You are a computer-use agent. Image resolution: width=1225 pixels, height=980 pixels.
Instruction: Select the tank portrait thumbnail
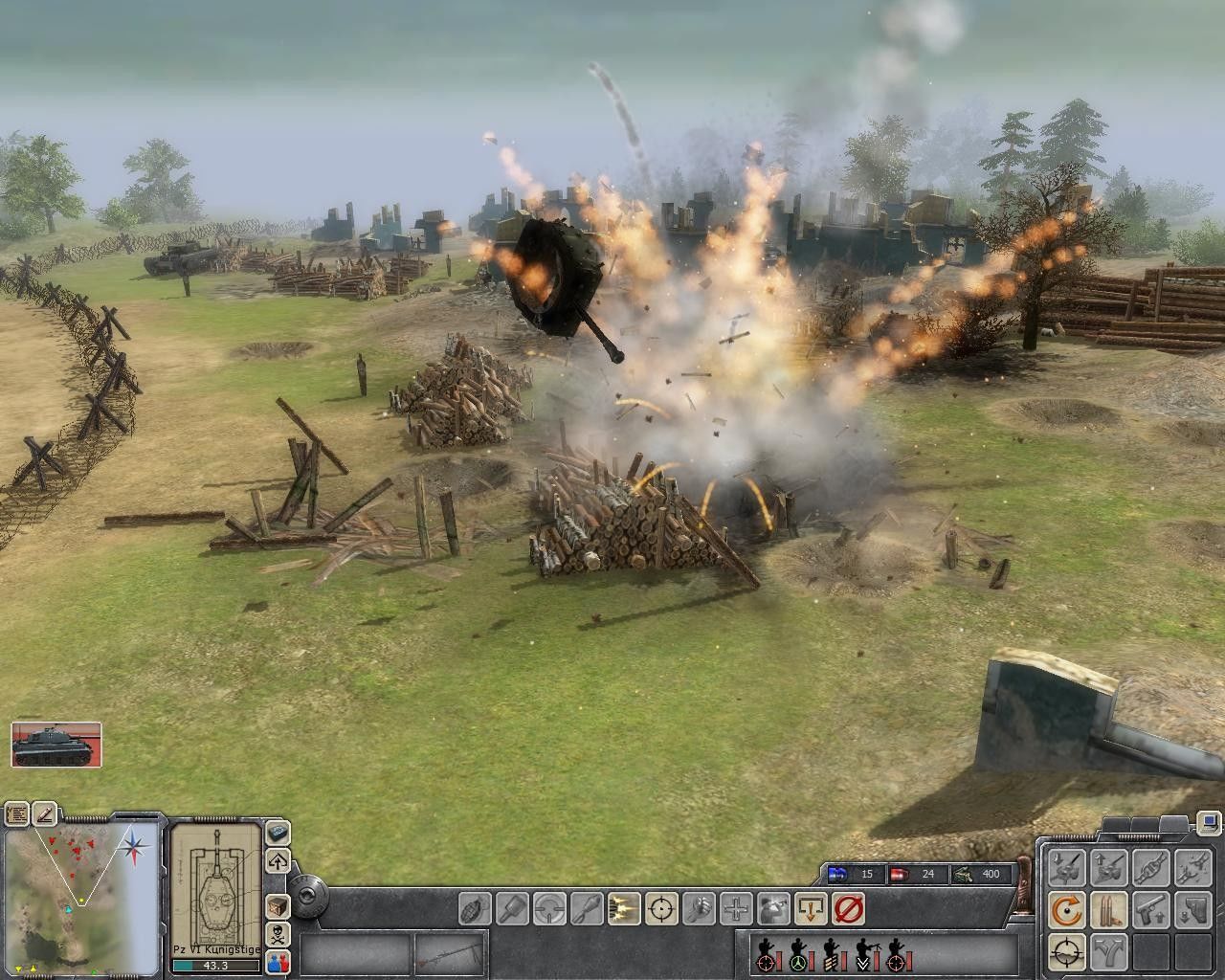click(x=56, y=745)
